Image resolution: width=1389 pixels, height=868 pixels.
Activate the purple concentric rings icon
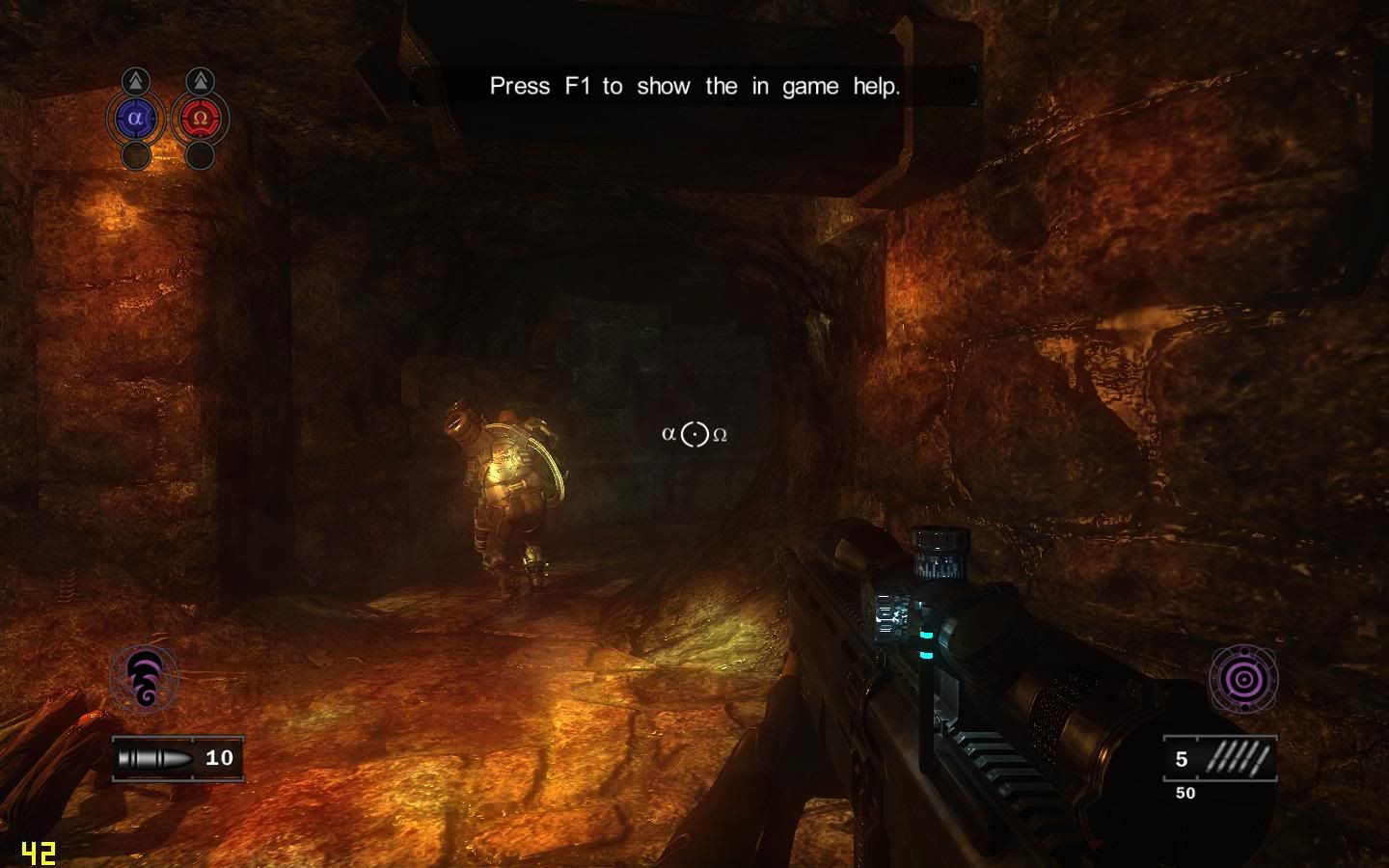click(x=1243, y=678)
